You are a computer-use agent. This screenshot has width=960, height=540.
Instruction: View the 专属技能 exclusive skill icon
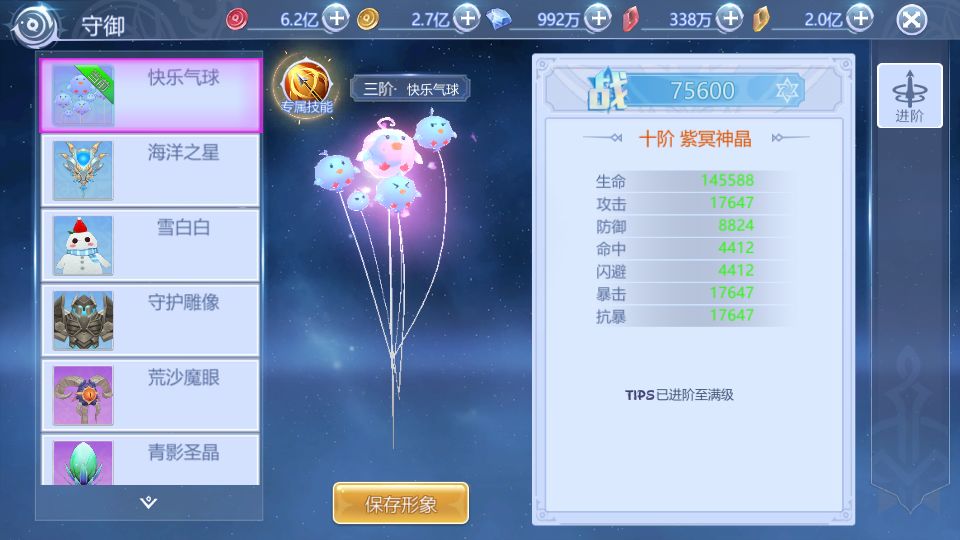coord(306,86)
